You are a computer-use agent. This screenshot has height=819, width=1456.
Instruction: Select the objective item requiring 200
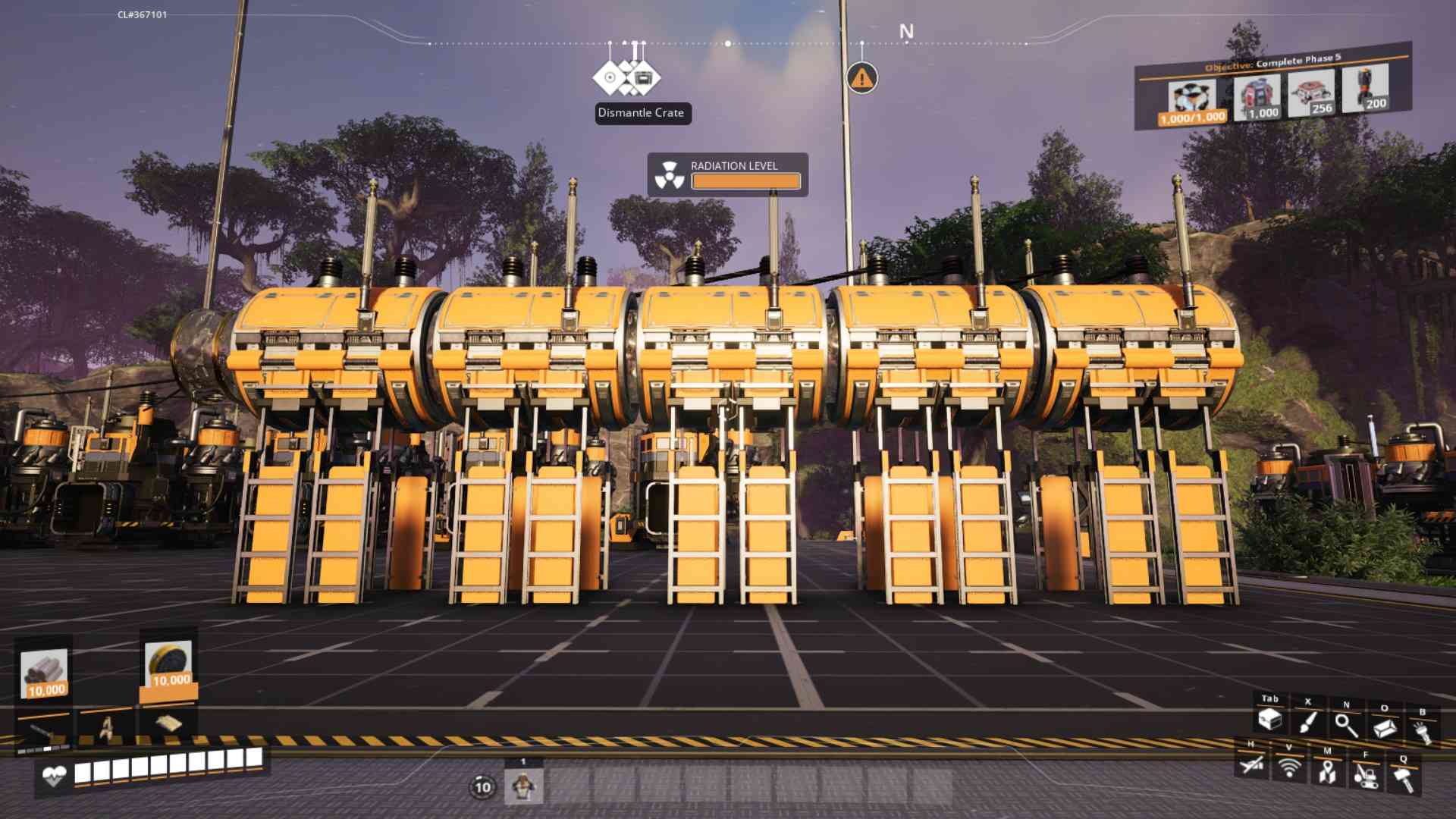tap(1365, 89)
